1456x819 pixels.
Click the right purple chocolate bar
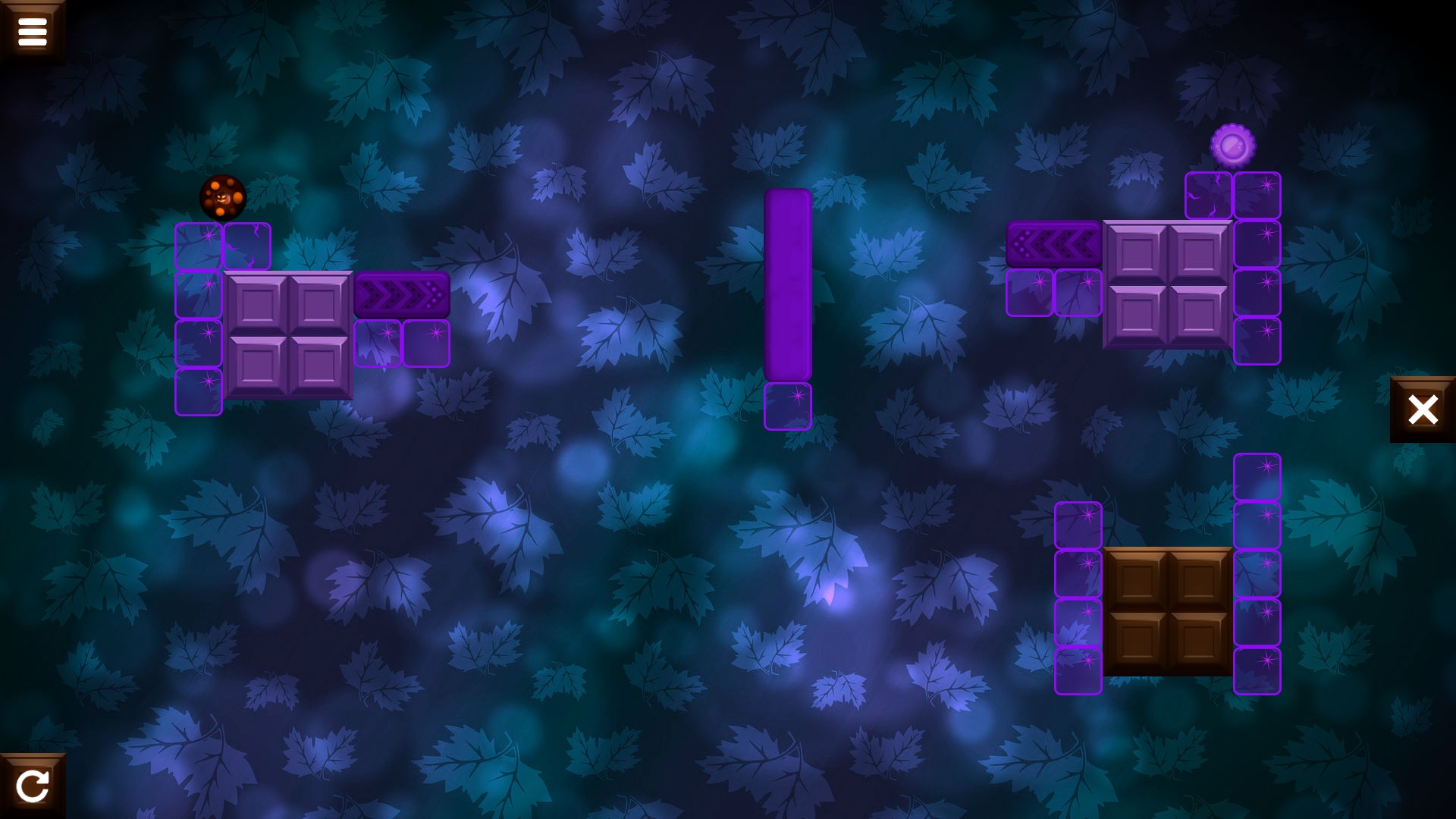[1168, 284]
